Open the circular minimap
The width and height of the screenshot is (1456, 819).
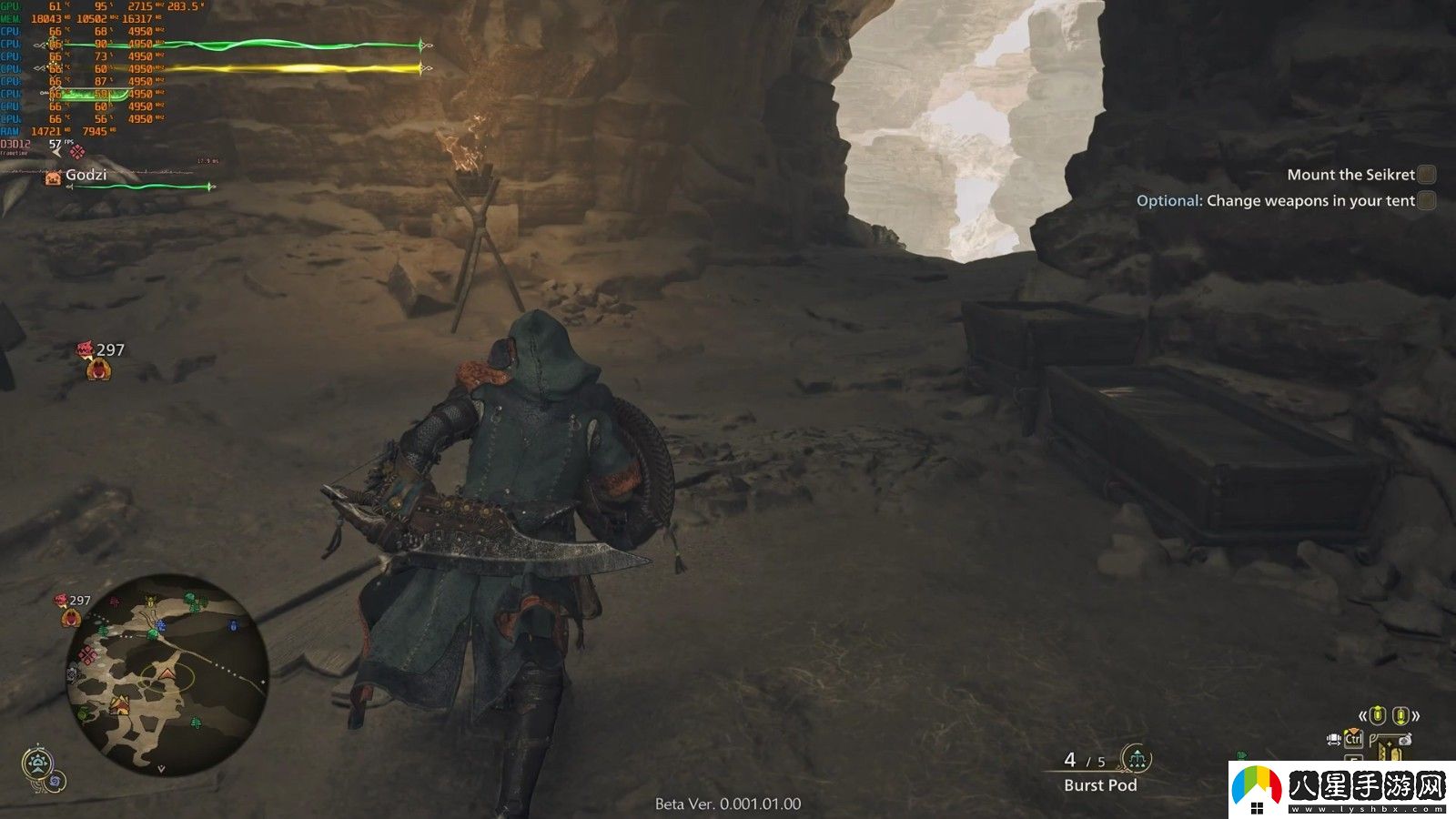167,675
